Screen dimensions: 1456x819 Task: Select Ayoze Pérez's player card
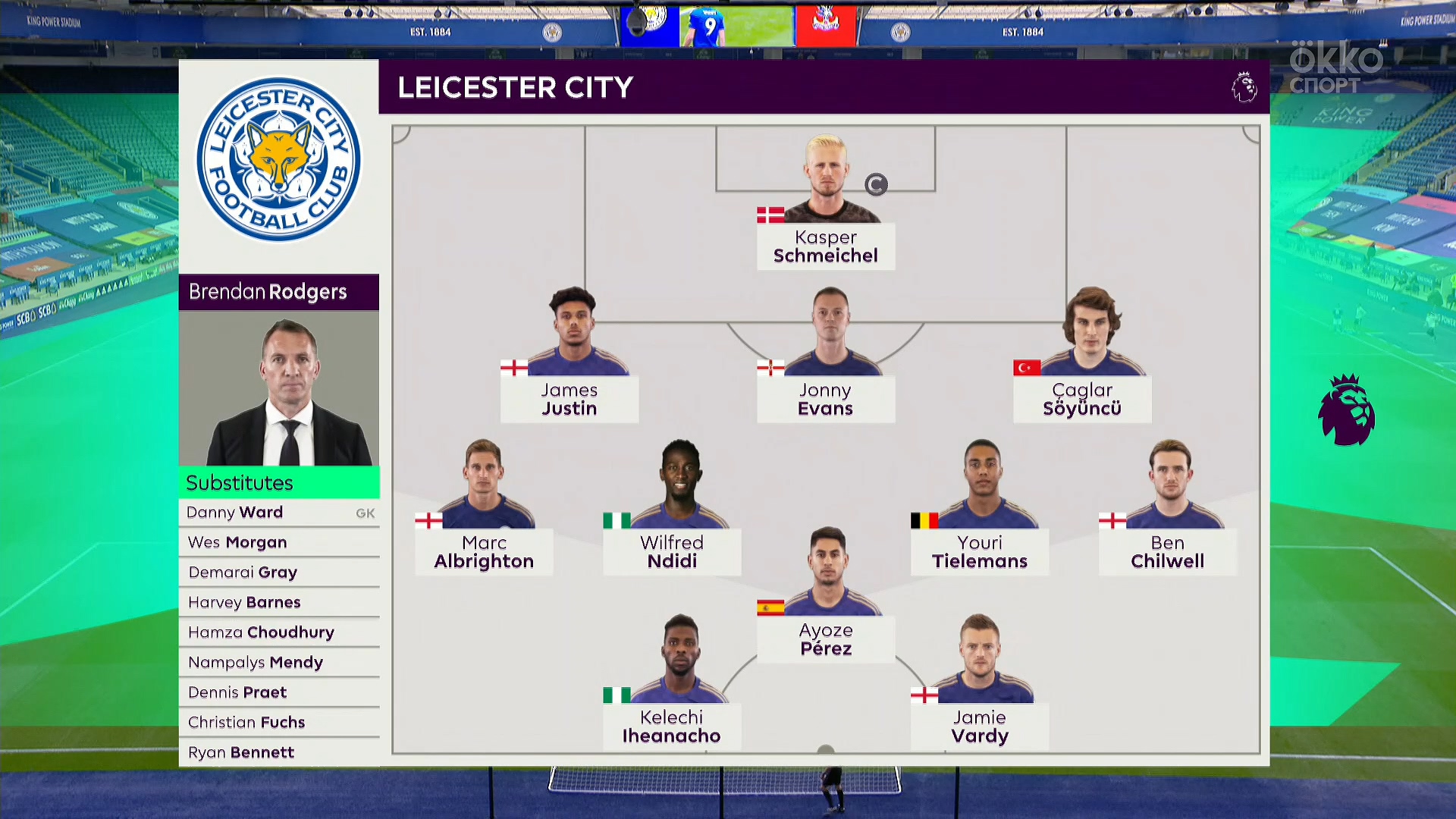(x=826, y=639)
